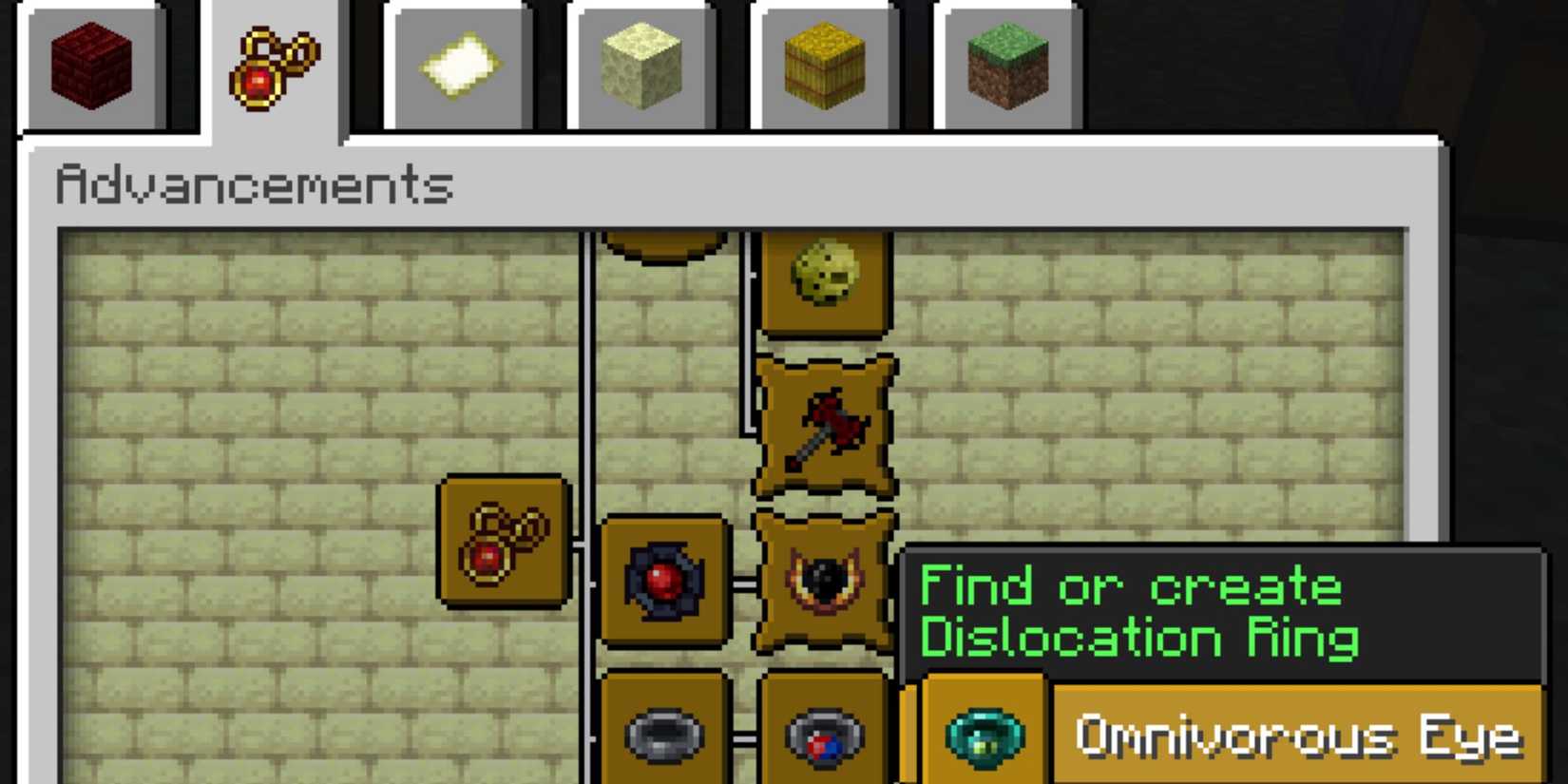Click the white membrane tab icon

click(460, 63)
